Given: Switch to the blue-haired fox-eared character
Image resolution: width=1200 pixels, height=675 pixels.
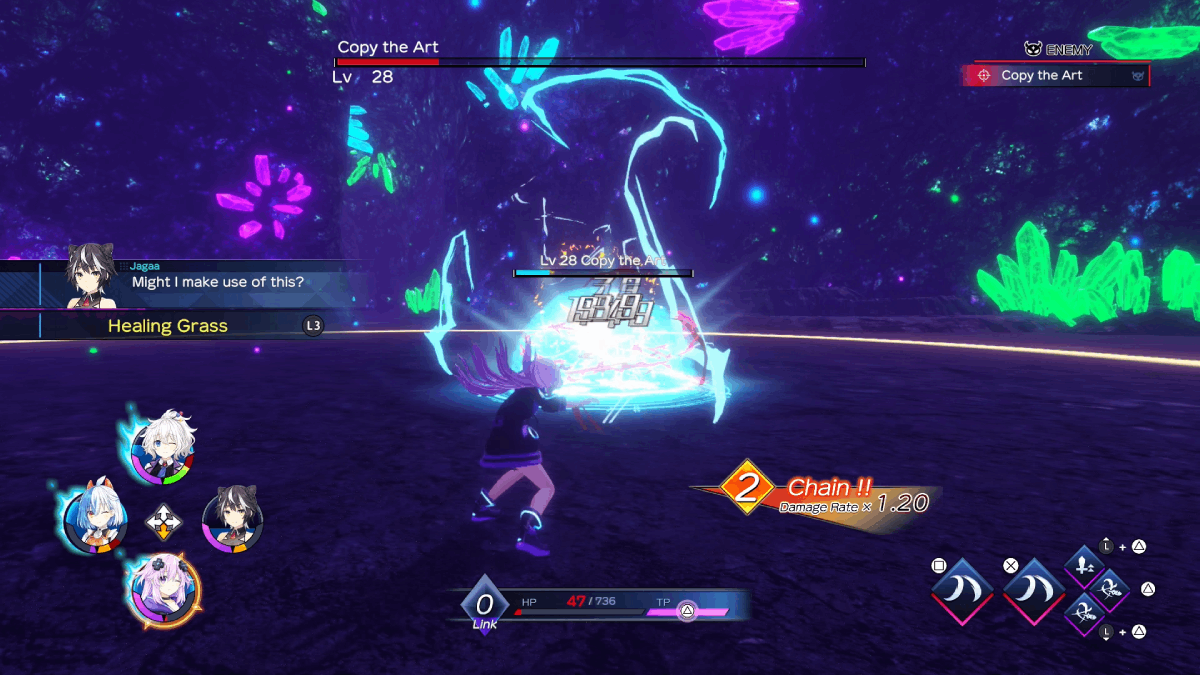Looking at the screenshot, I should [x=93, y=516].
